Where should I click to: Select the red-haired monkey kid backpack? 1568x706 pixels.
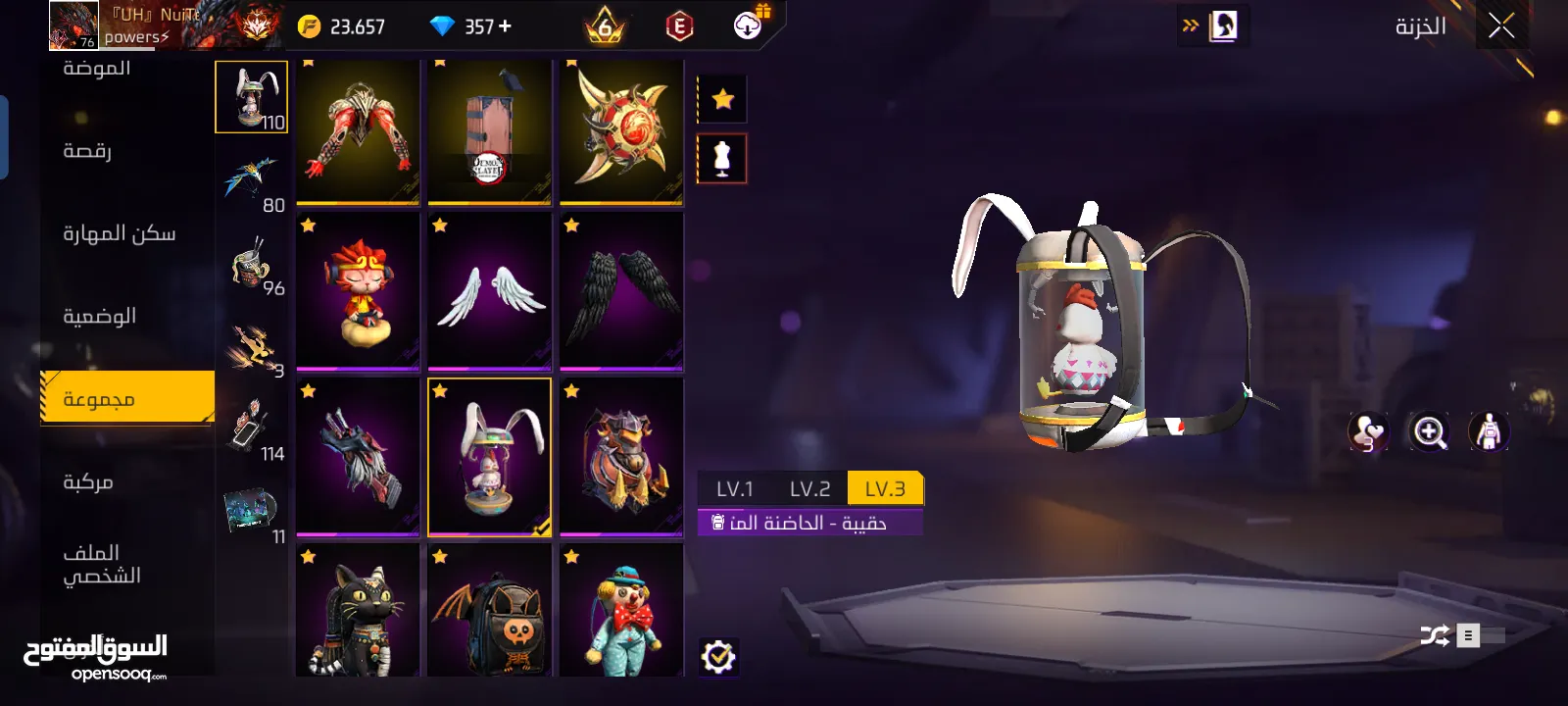[358, 291]
